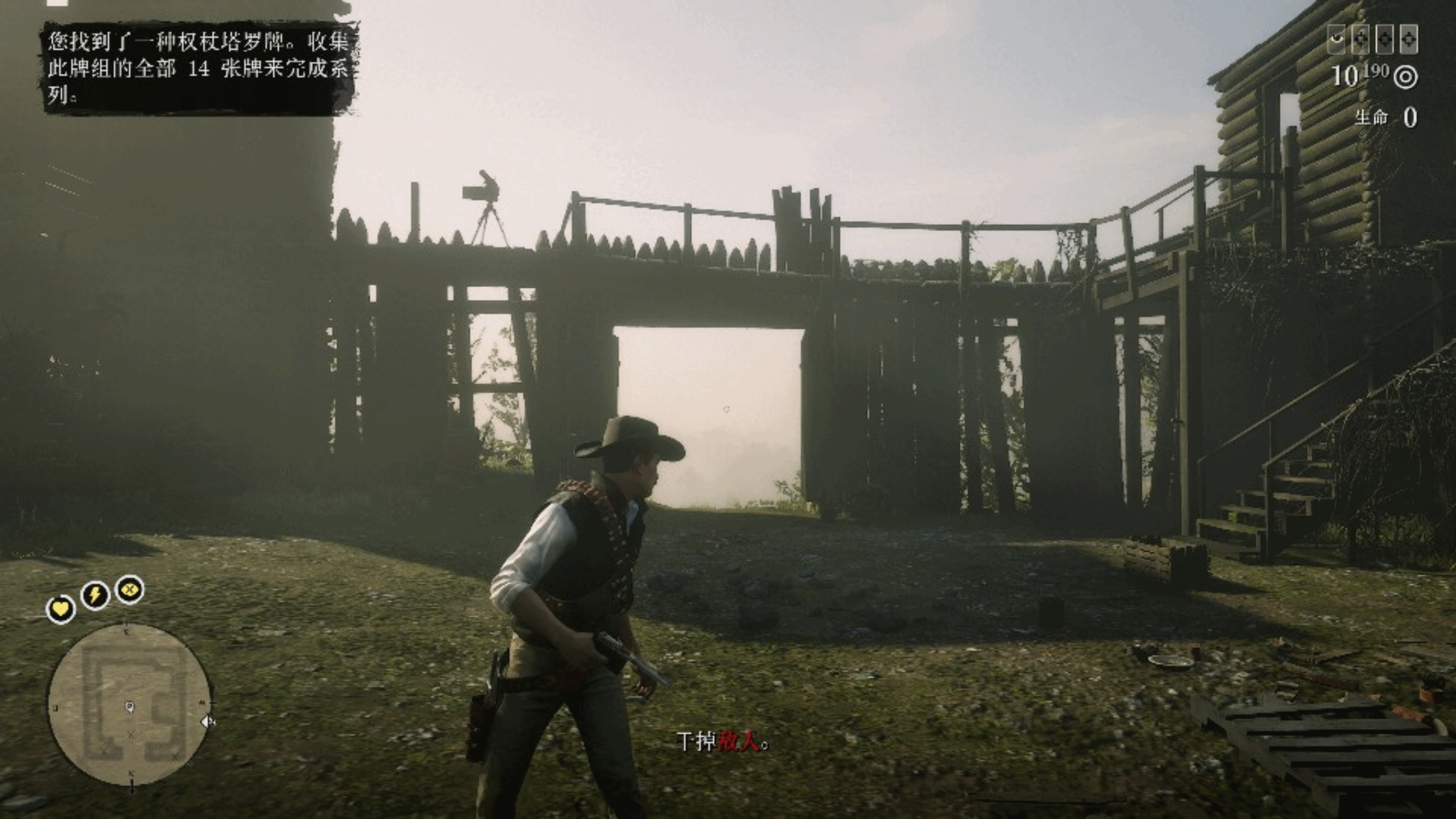Image resolution: width=1456 pixels, height=819 pixels.
Task: Select the Dead Eye core icon
Action: (x=130, y=590)
